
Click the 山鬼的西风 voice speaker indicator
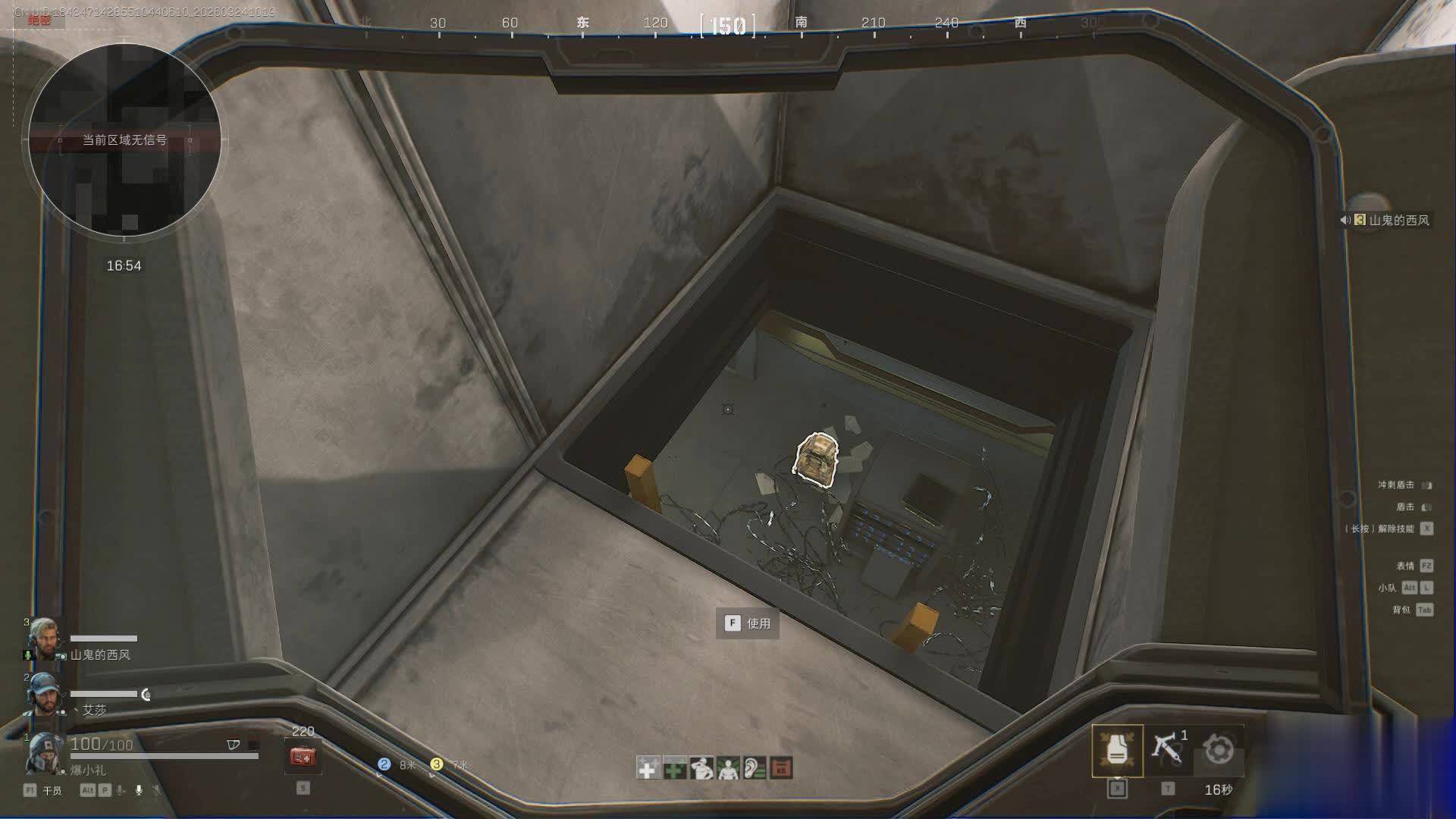[x=1345, y=220]
